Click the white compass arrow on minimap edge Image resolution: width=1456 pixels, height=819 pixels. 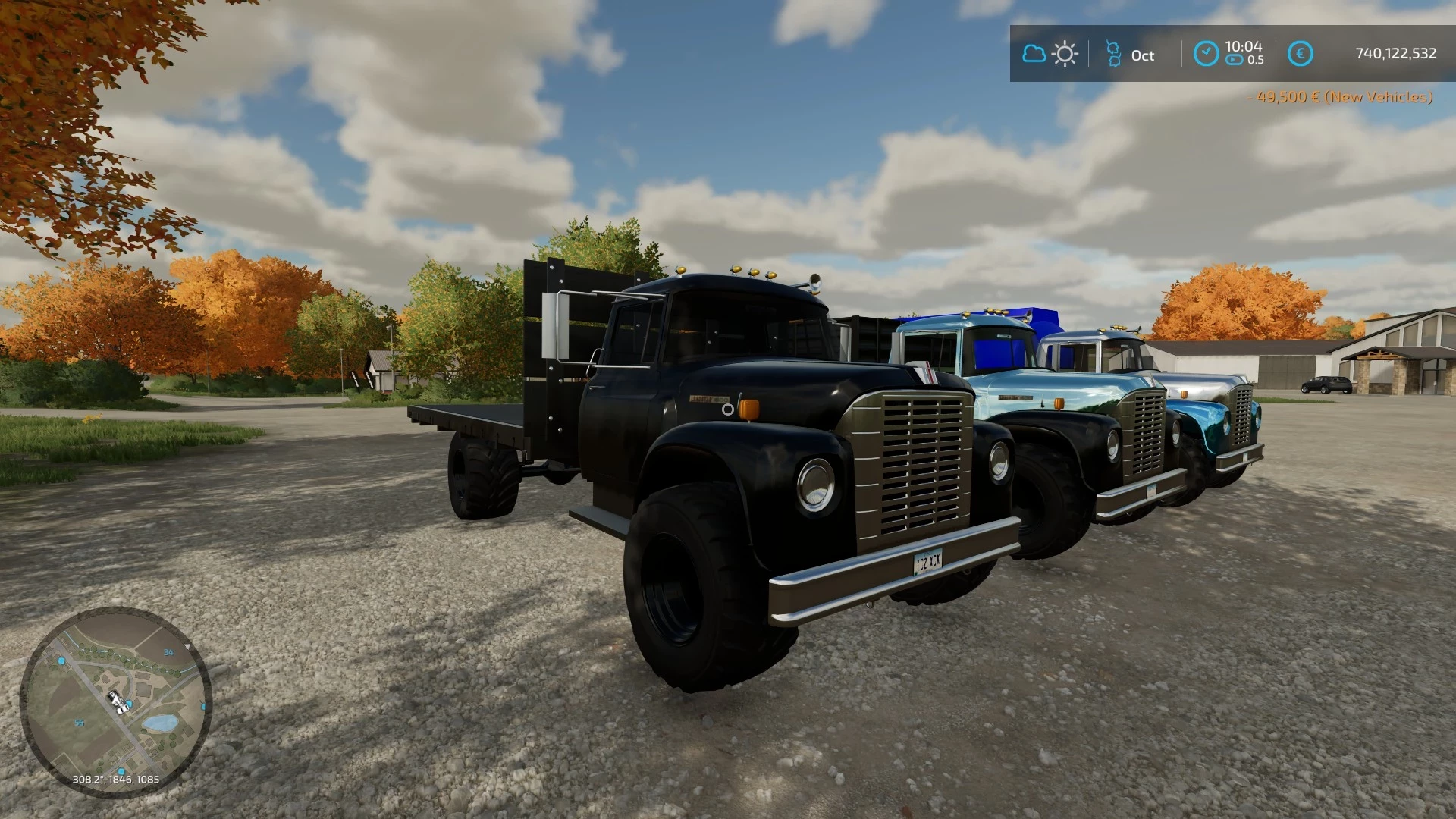point(188,646)
